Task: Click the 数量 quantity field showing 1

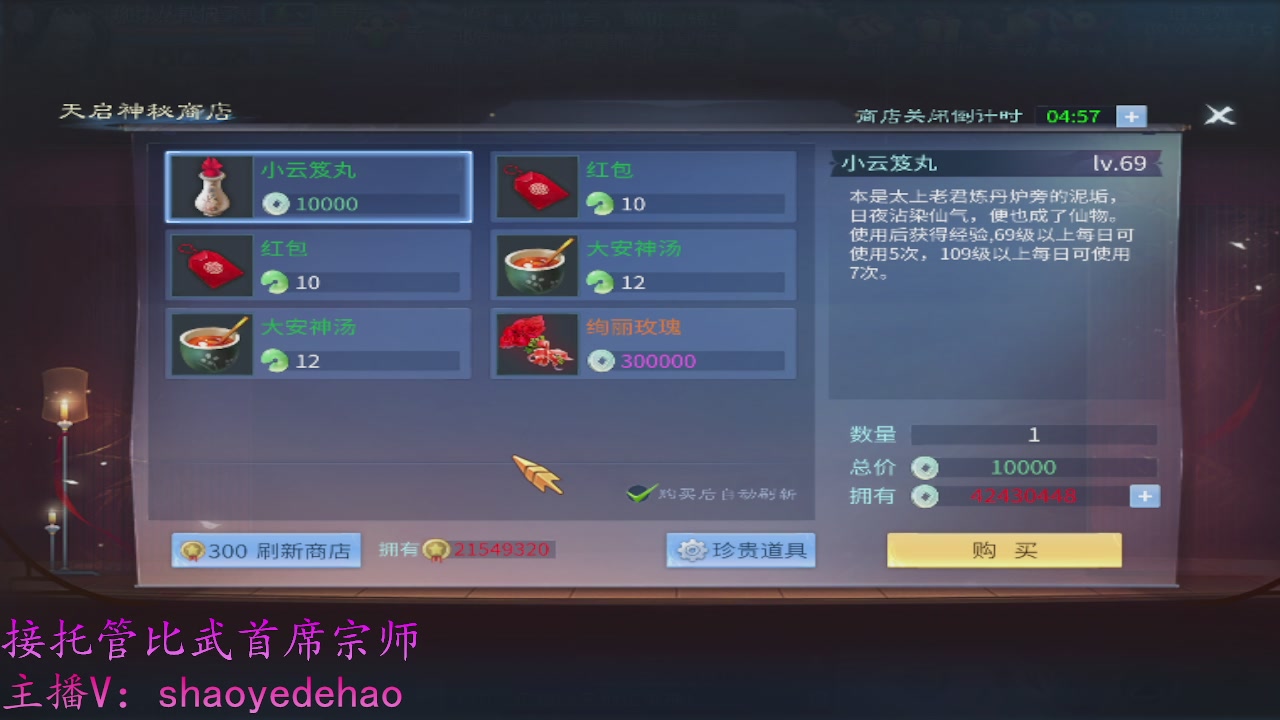Action: pyautogui.click(x=1034, y=434)
